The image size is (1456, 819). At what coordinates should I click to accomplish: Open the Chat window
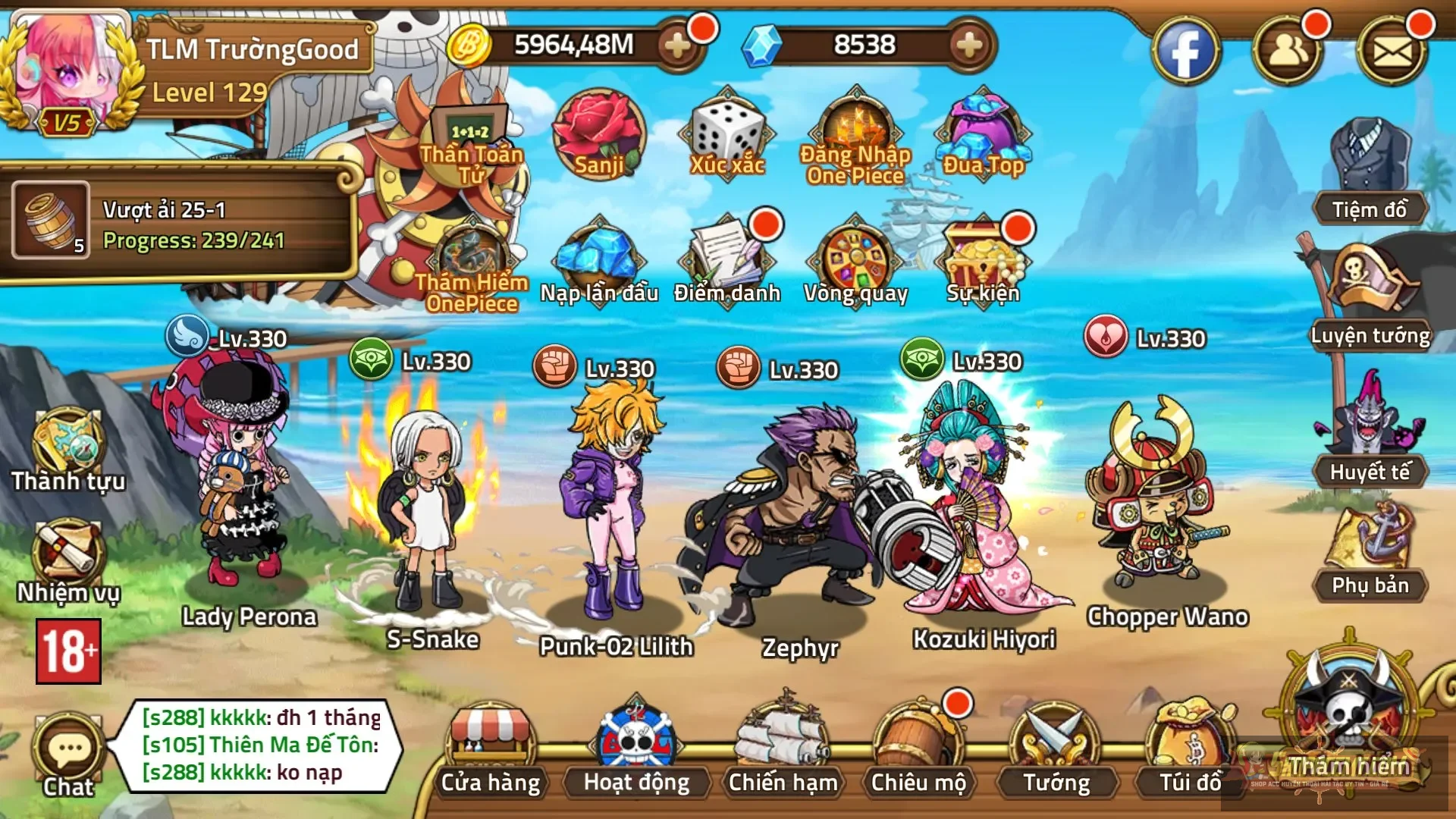point(68,756)
